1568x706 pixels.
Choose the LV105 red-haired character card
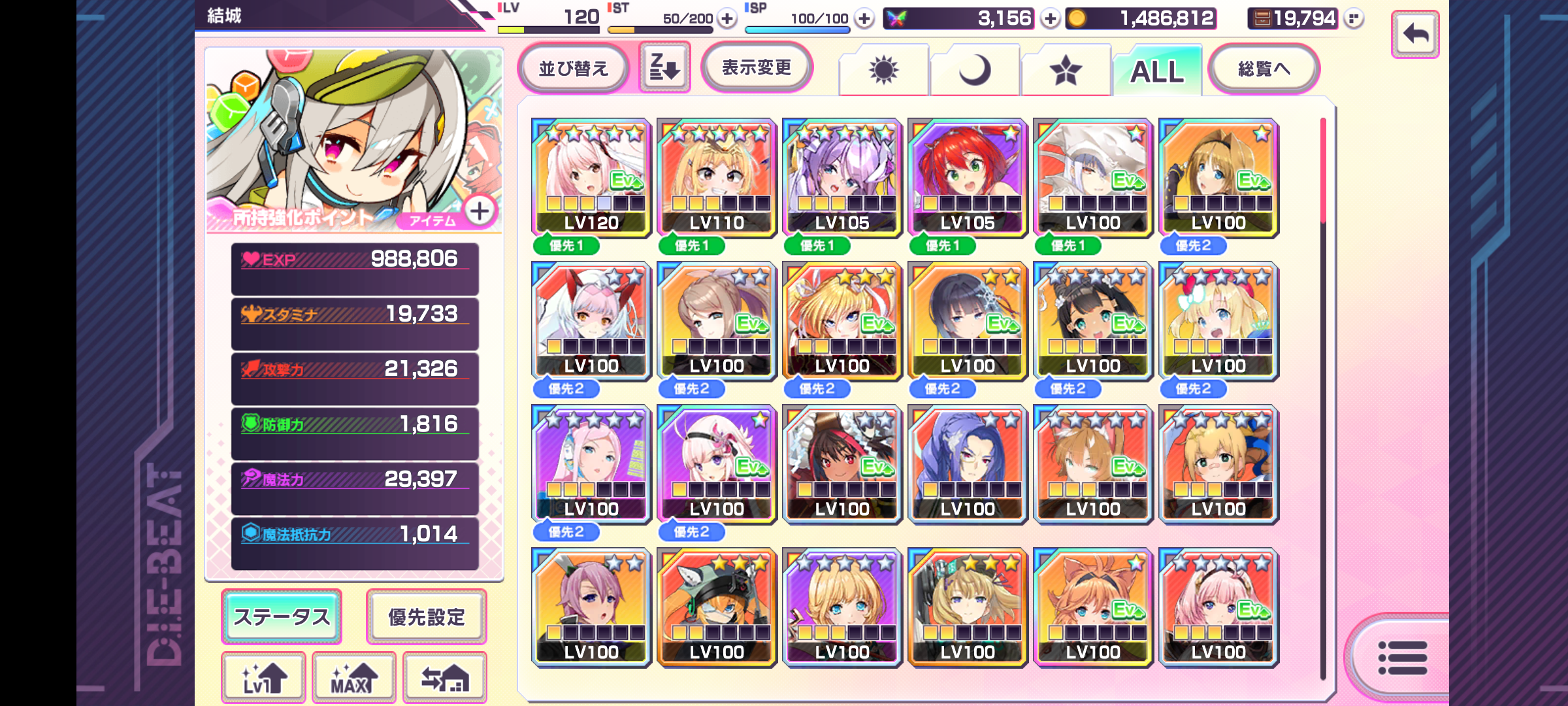pos(968,177)
